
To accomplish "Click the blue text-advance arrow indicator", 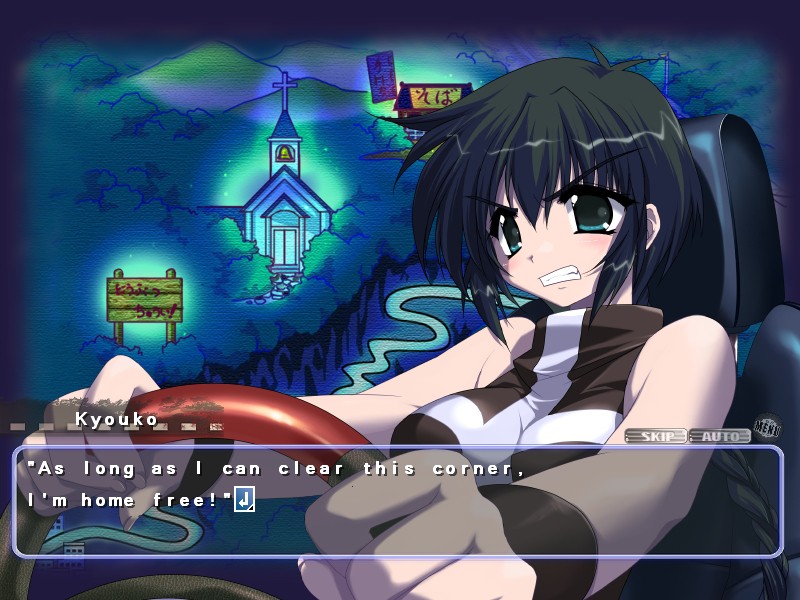I will coord(245,499).
